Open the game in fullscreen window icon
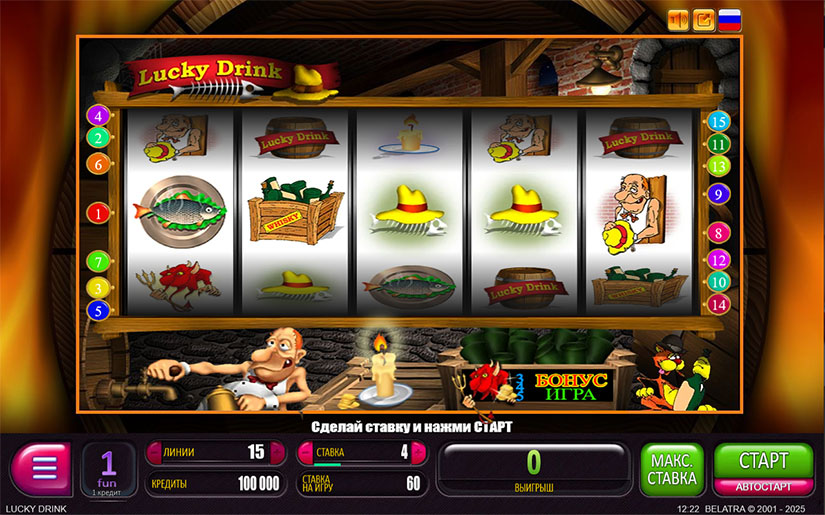 pos(704,20)
